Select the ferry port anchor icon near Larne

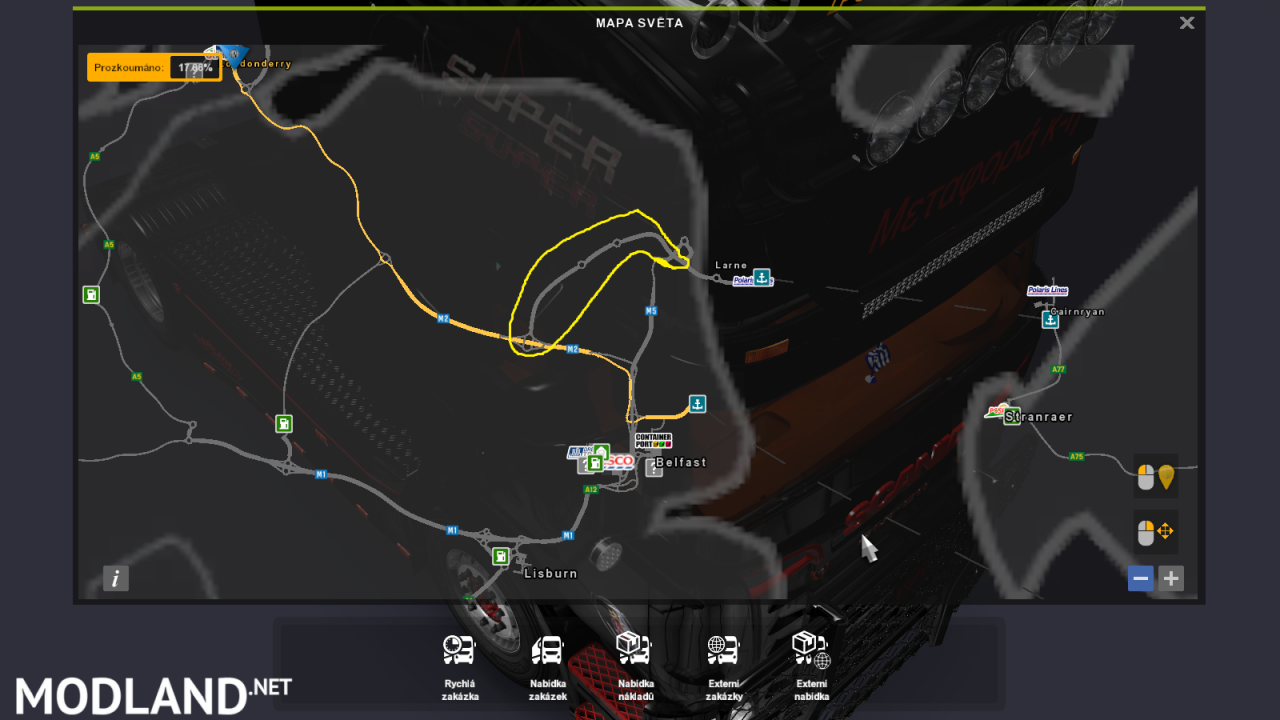(x=762, y=278)
